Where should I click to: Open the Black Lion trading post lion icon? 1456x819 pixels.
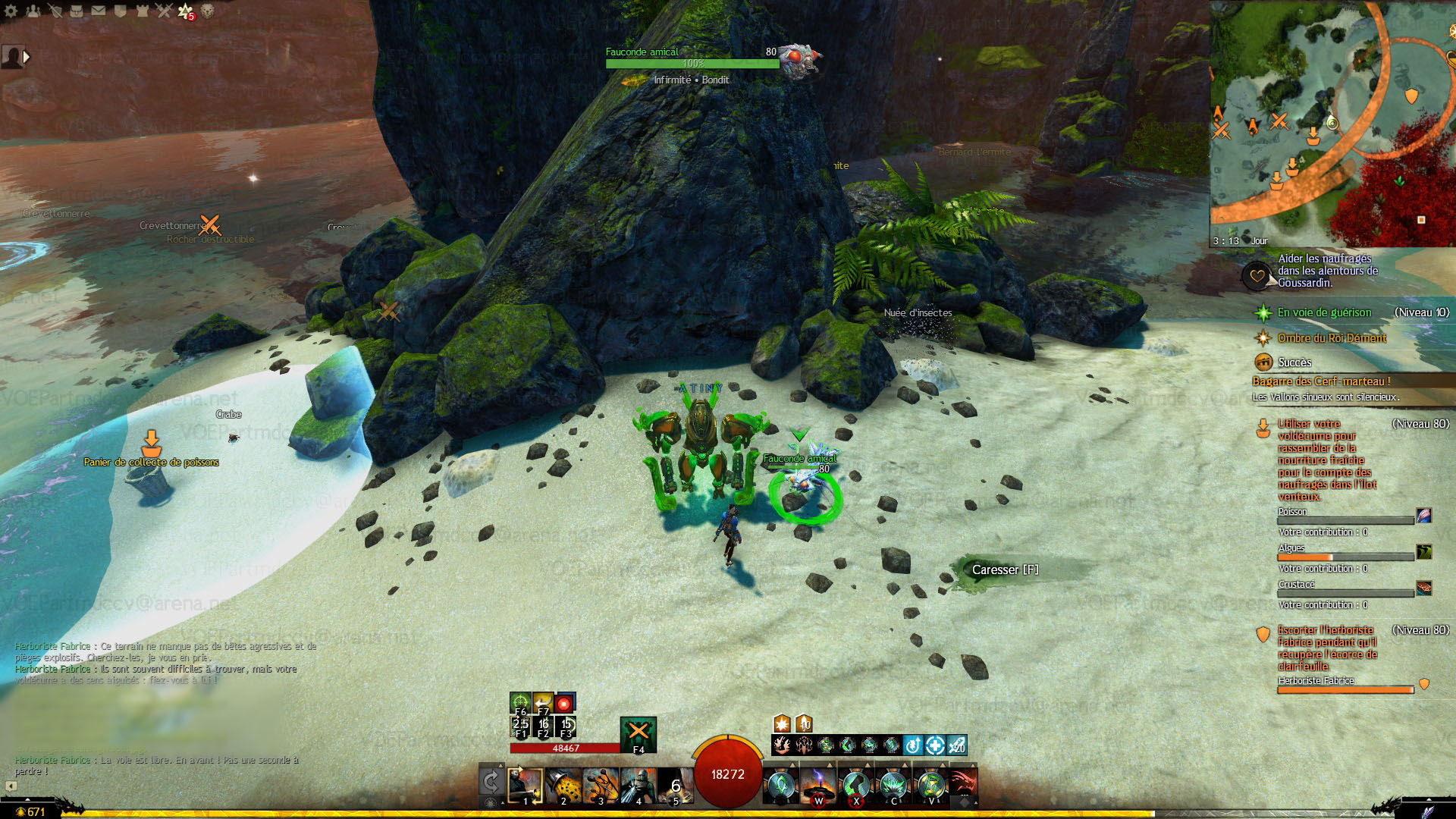(207, 11)
